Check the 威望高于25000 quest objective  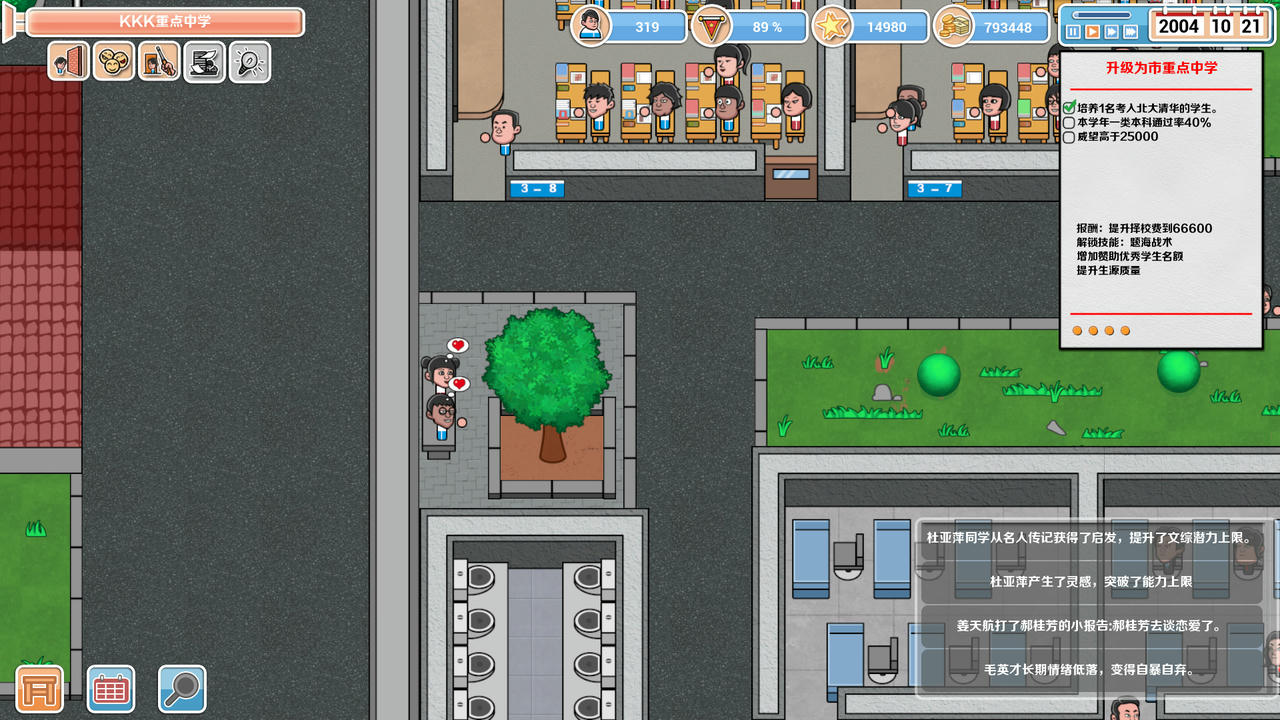(1069, 137)
